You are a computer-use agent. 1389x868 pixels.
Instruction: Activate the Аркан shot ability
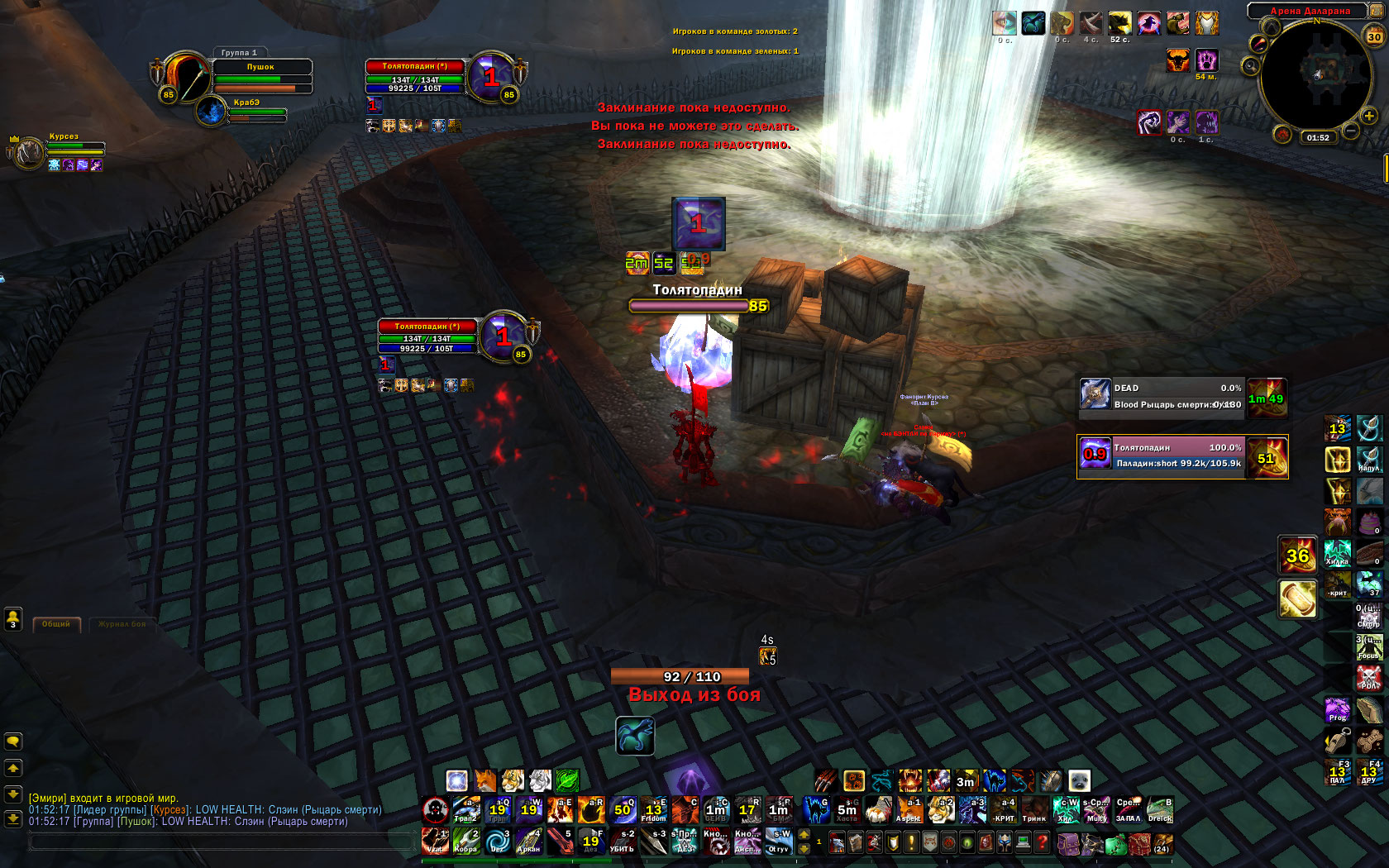point(528,842)
